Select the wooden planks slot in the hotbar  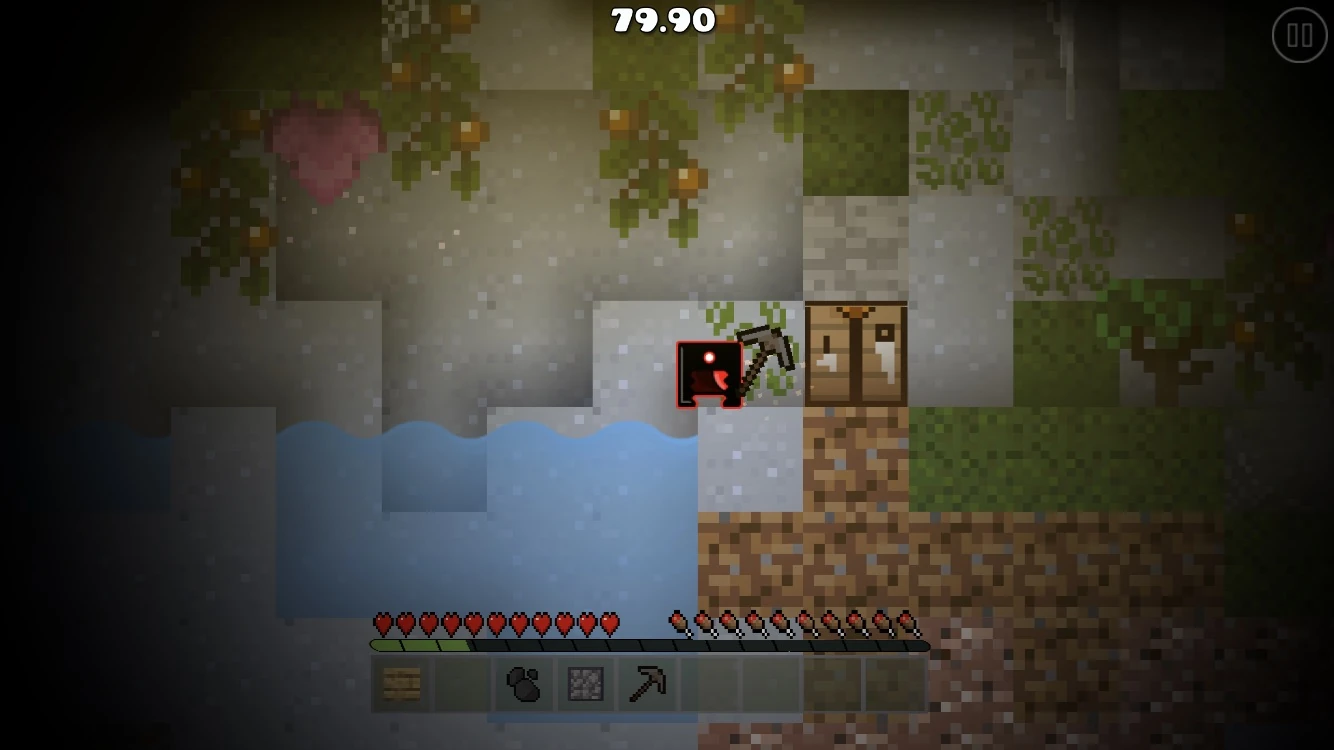pos(401,685)
